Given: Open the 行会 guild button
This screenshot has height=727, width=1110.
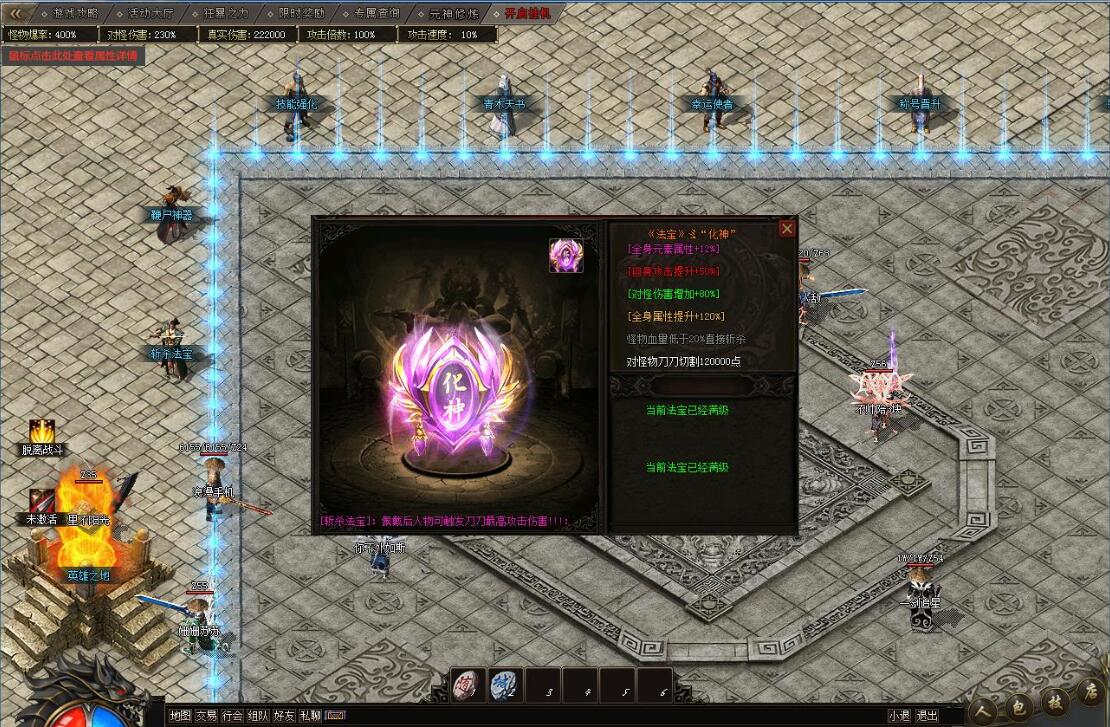Looking at the screenshot, I should click(232, 716).
